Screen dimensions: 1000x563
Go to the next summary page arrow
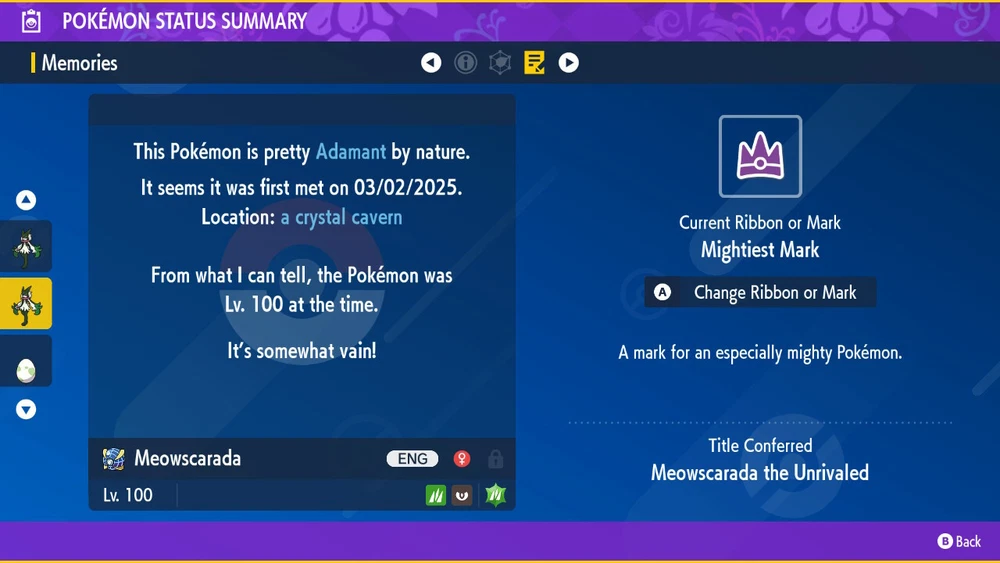(568, 63)
